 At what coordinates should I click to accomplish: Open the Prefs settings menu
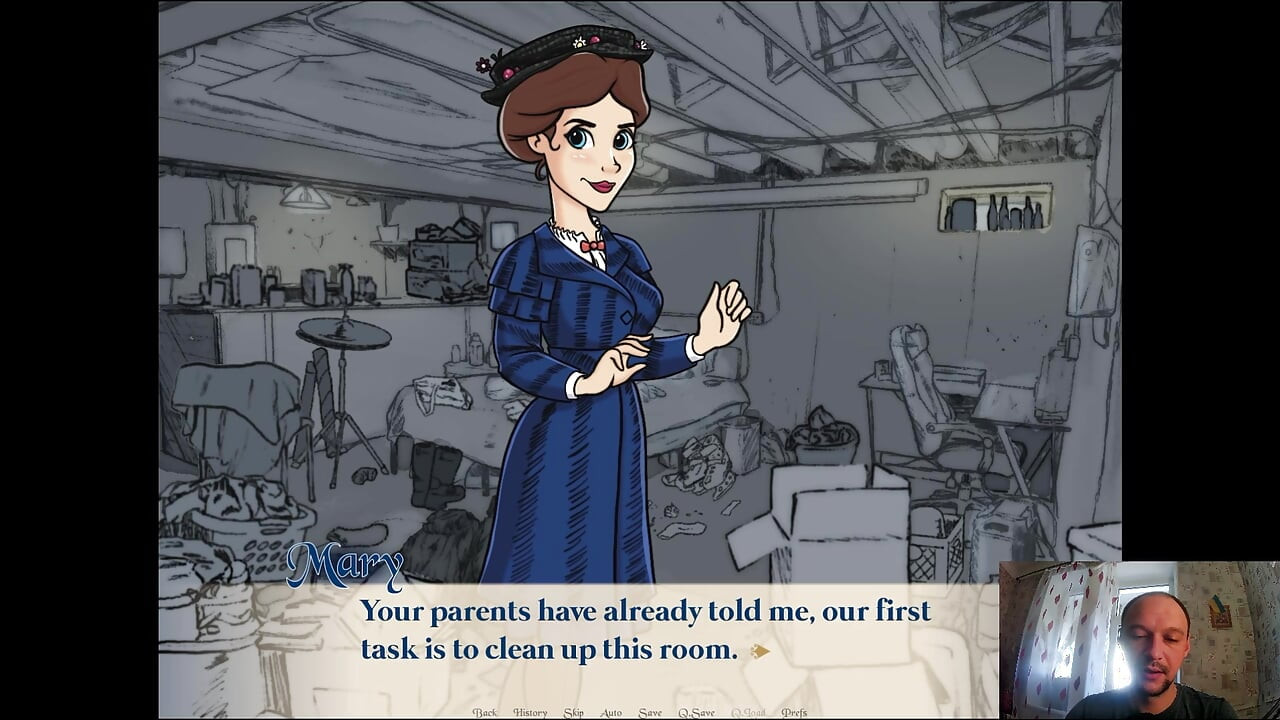tap(793, 712)
